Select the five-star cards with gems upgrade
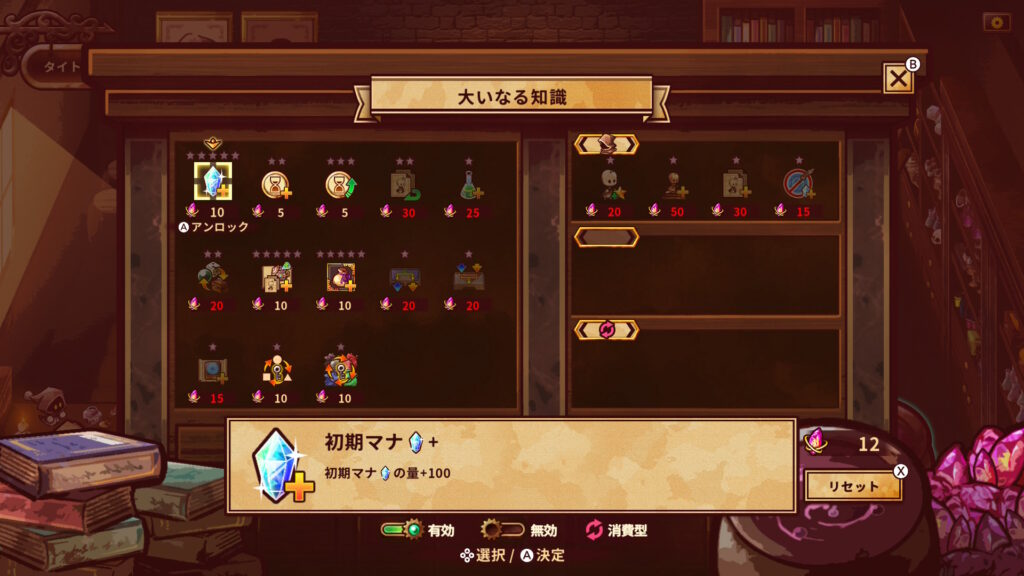 tap(275, 277)
